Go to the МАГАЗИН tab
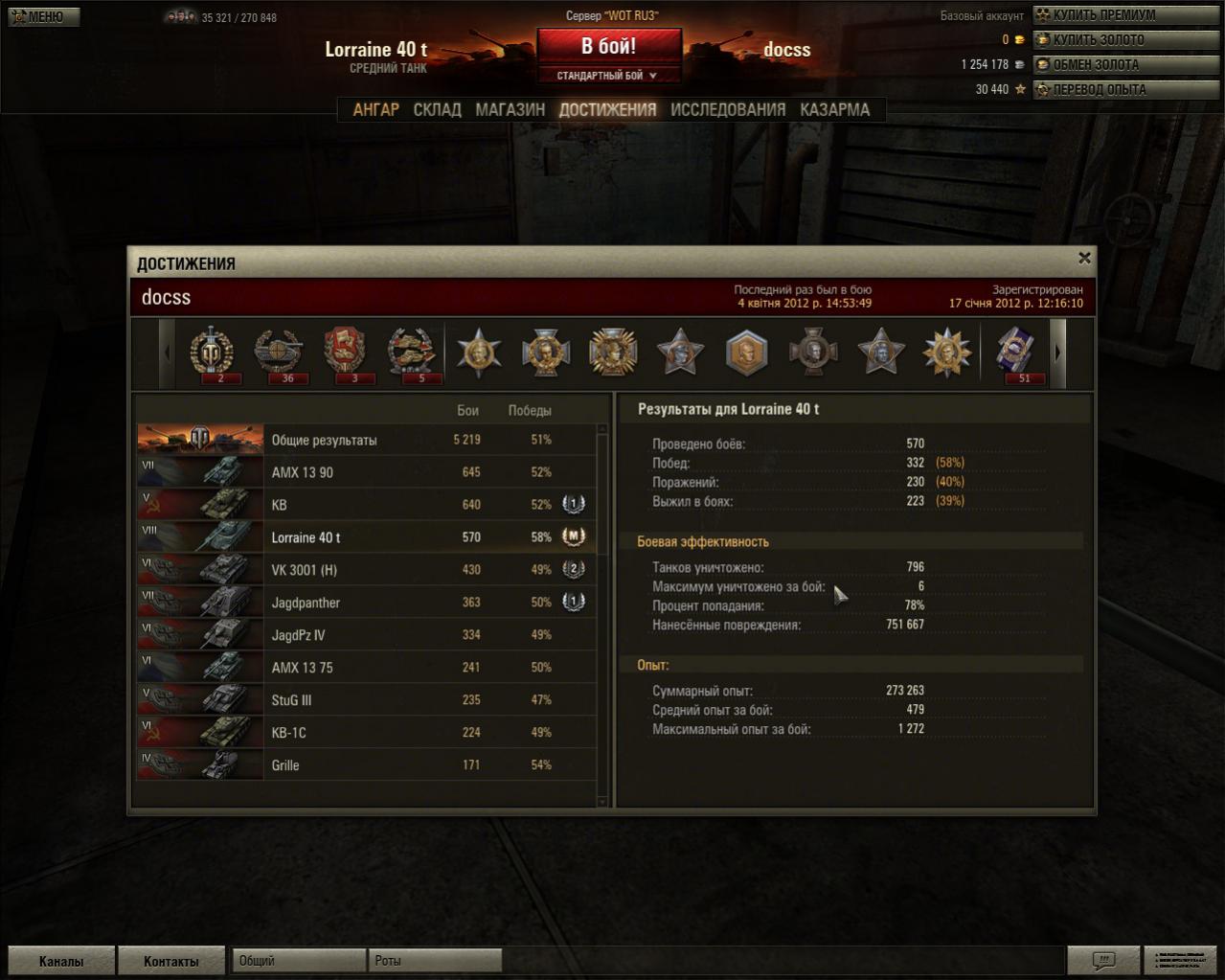The width and height of the screenshot is (1225, 980). point(510,109)
